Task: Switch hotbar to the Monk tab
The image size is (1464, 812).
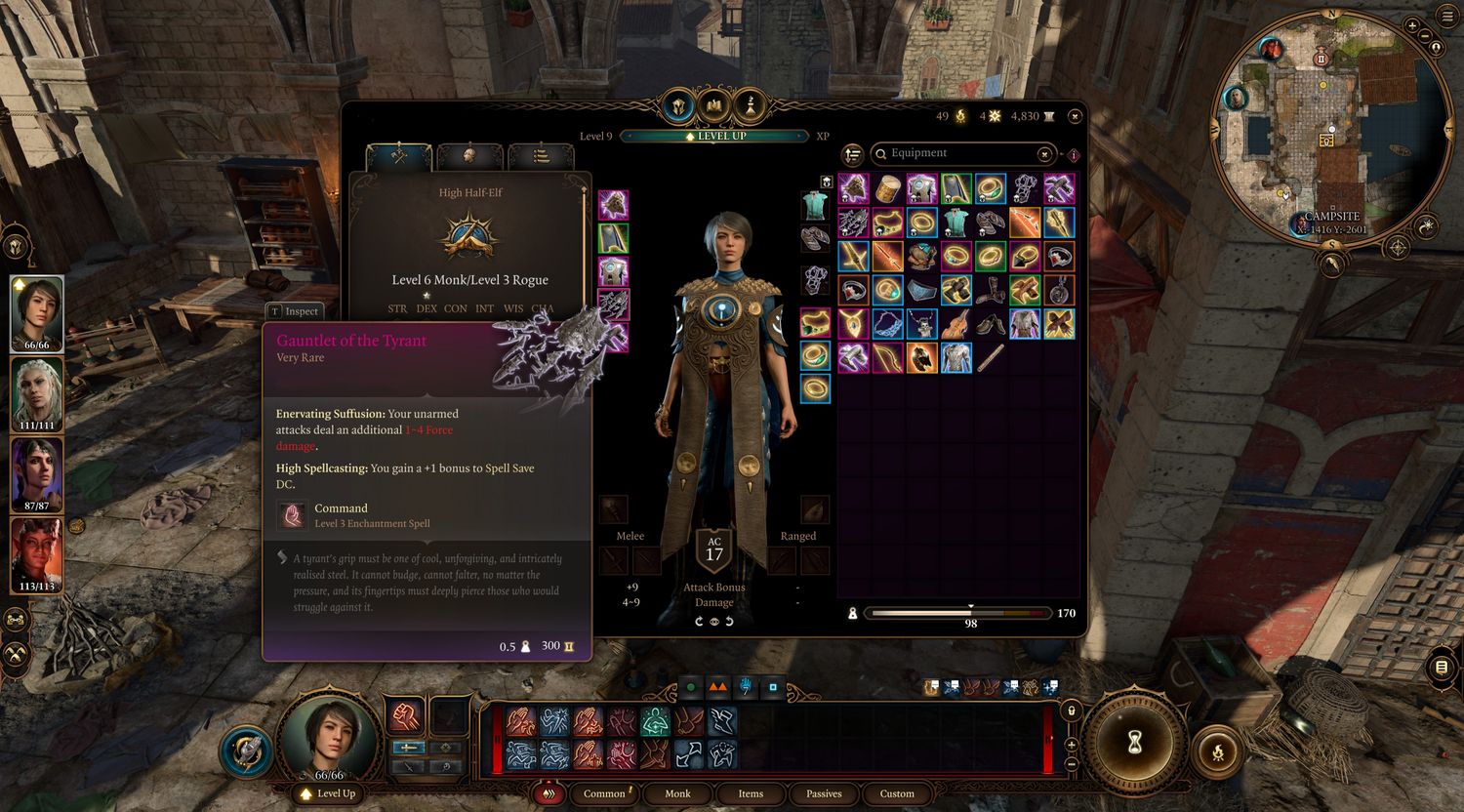Action: (677, 793)
